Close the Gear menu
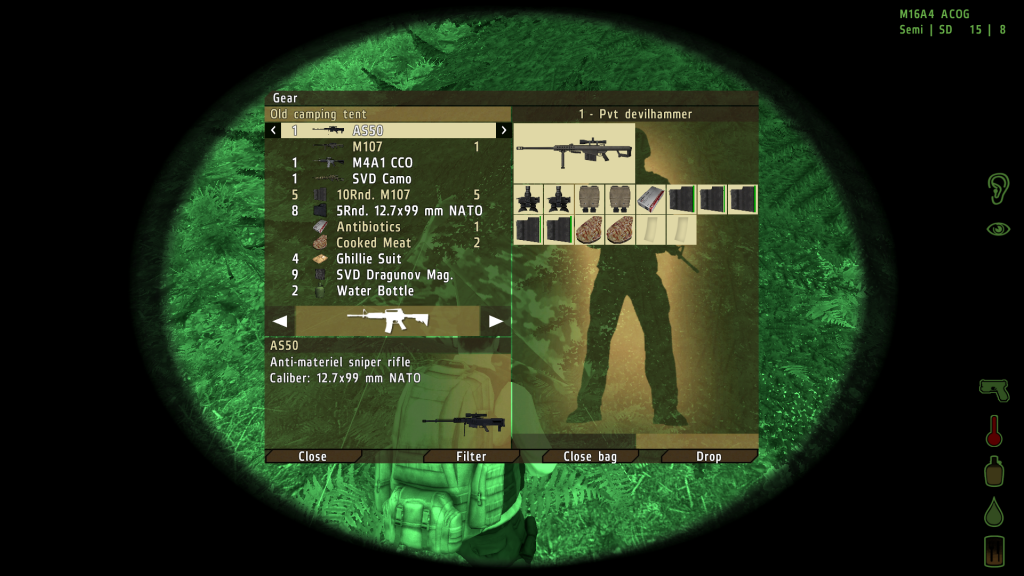The width and height of the screenshot is (1024, 576). [313, 456]
